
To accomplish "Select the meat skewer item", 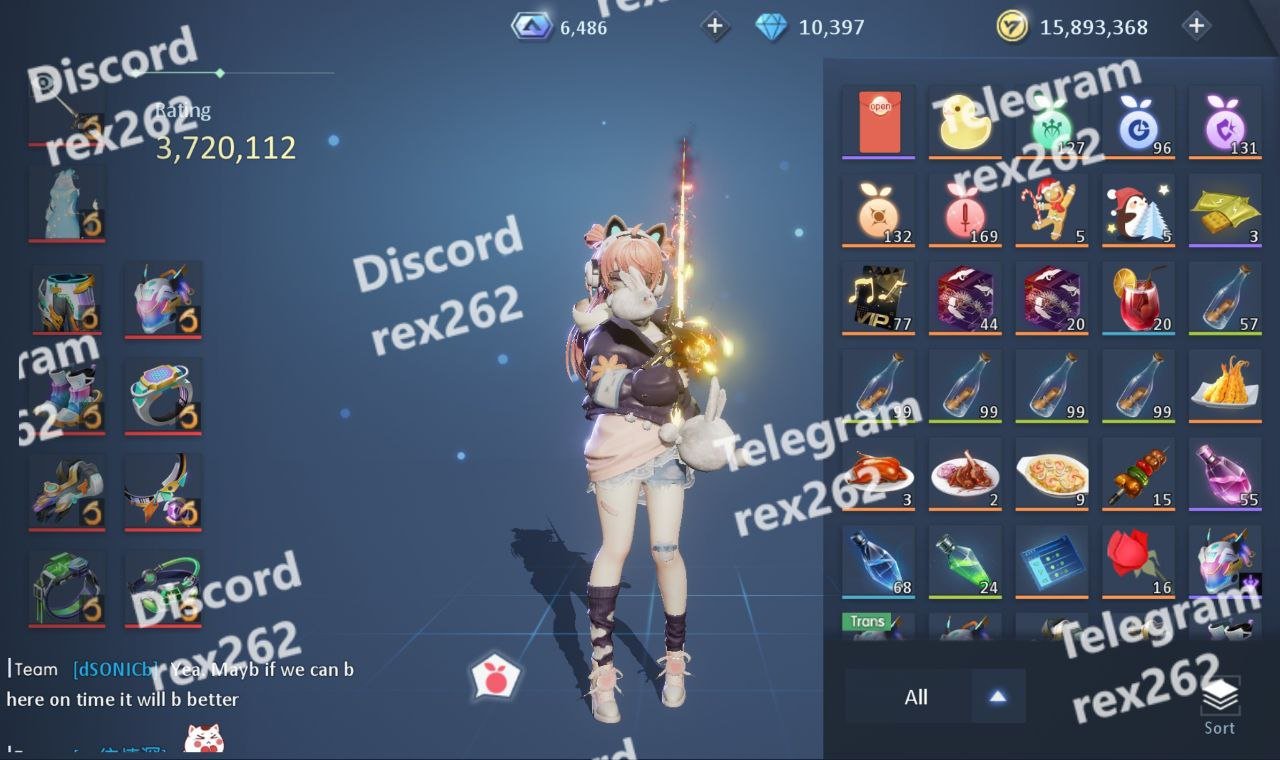I will (1138, 474).
